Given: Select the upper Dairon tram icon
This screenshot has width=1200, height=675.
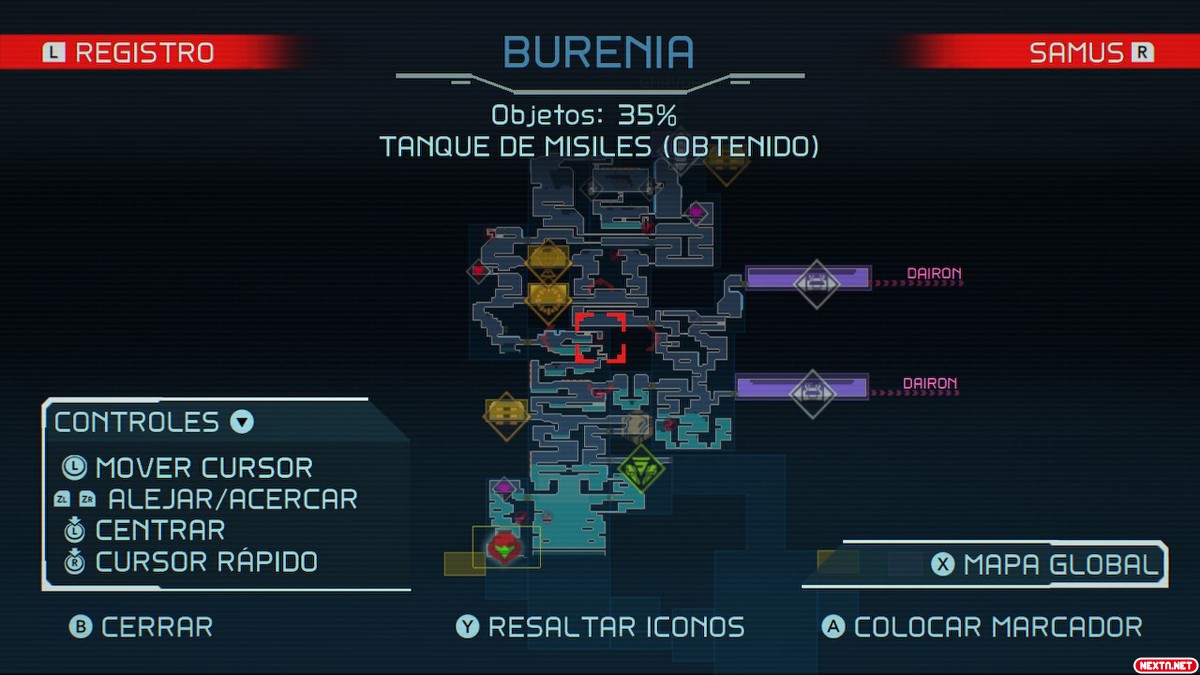Looking at the screenshot, I should pos(816,284).
